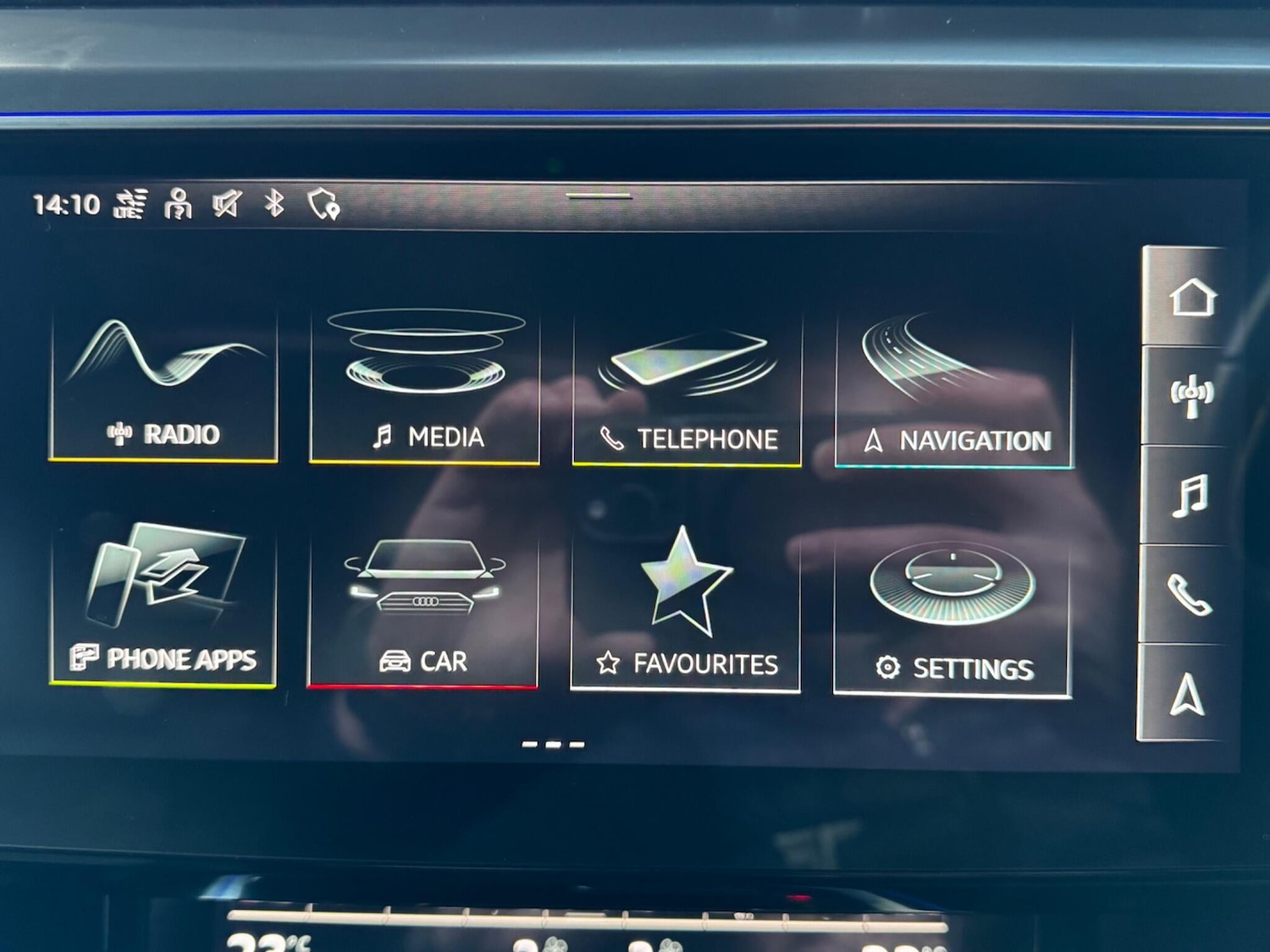Open the phone handset sidebar shortcut
Screen dimensions: 1270x952
pos(1189,594)
